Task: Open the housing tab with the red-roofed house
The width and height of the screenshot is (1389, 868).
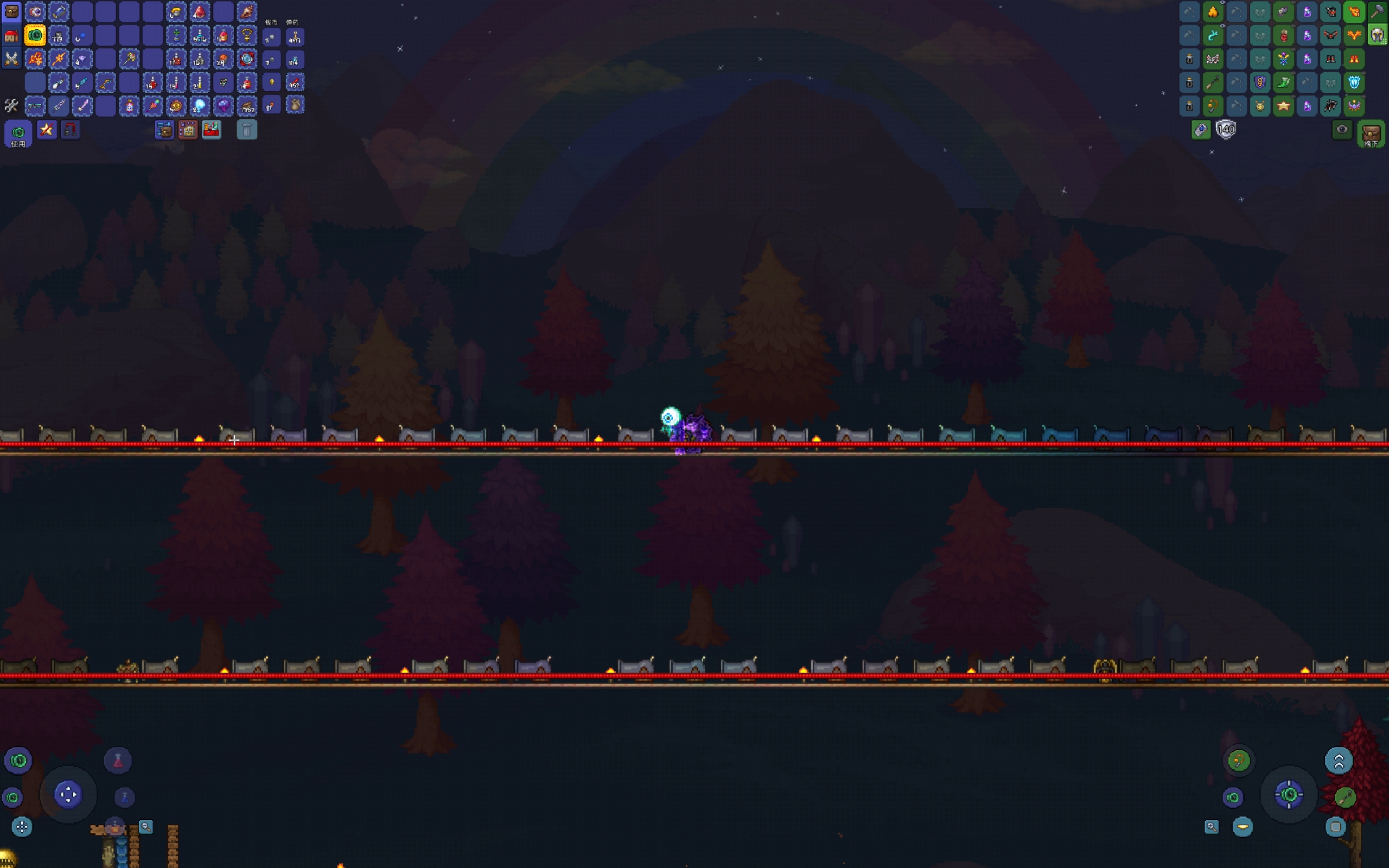Action: (x=11, y=36)
